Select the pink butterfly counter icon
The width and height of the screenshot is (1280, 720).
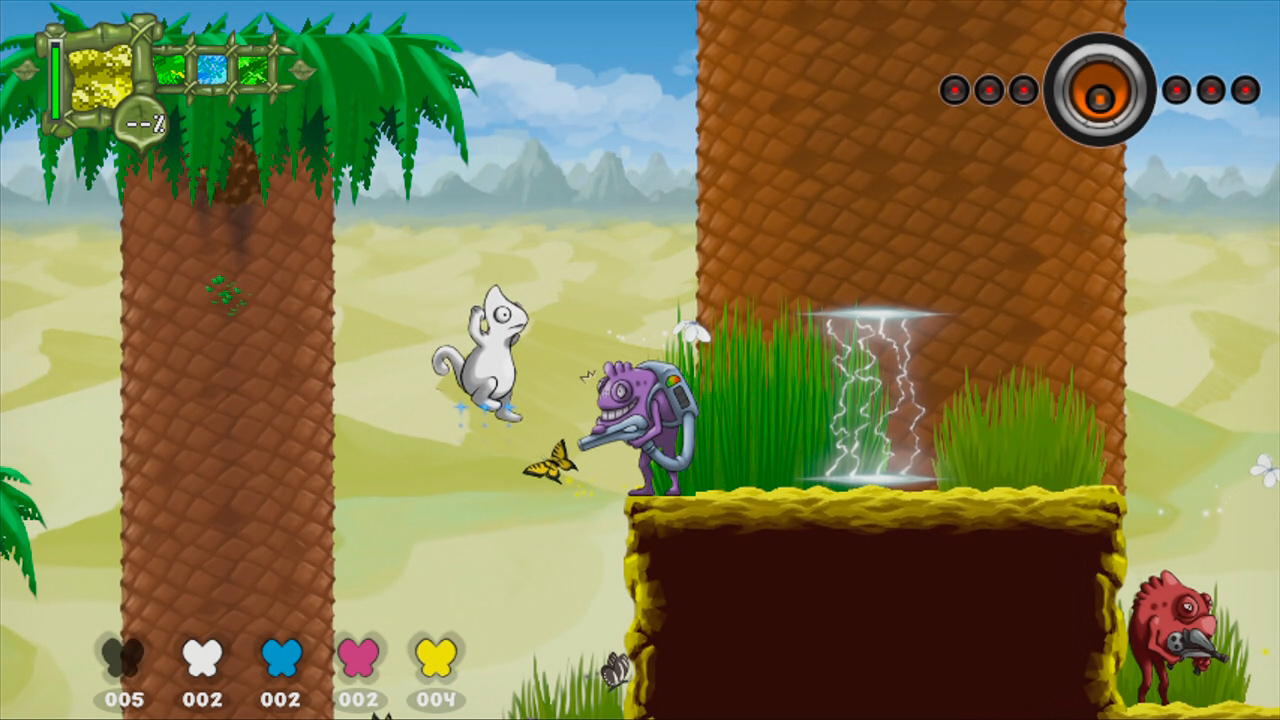click(x=359, y=659)
